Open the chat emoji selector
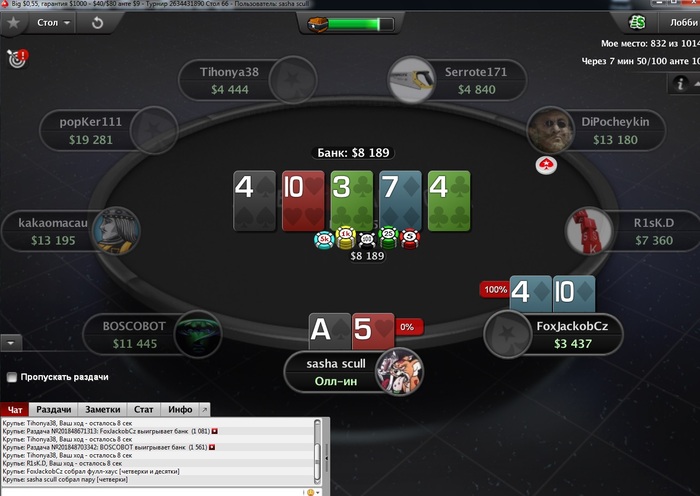The image size is (700, 496). coord(311,492)
